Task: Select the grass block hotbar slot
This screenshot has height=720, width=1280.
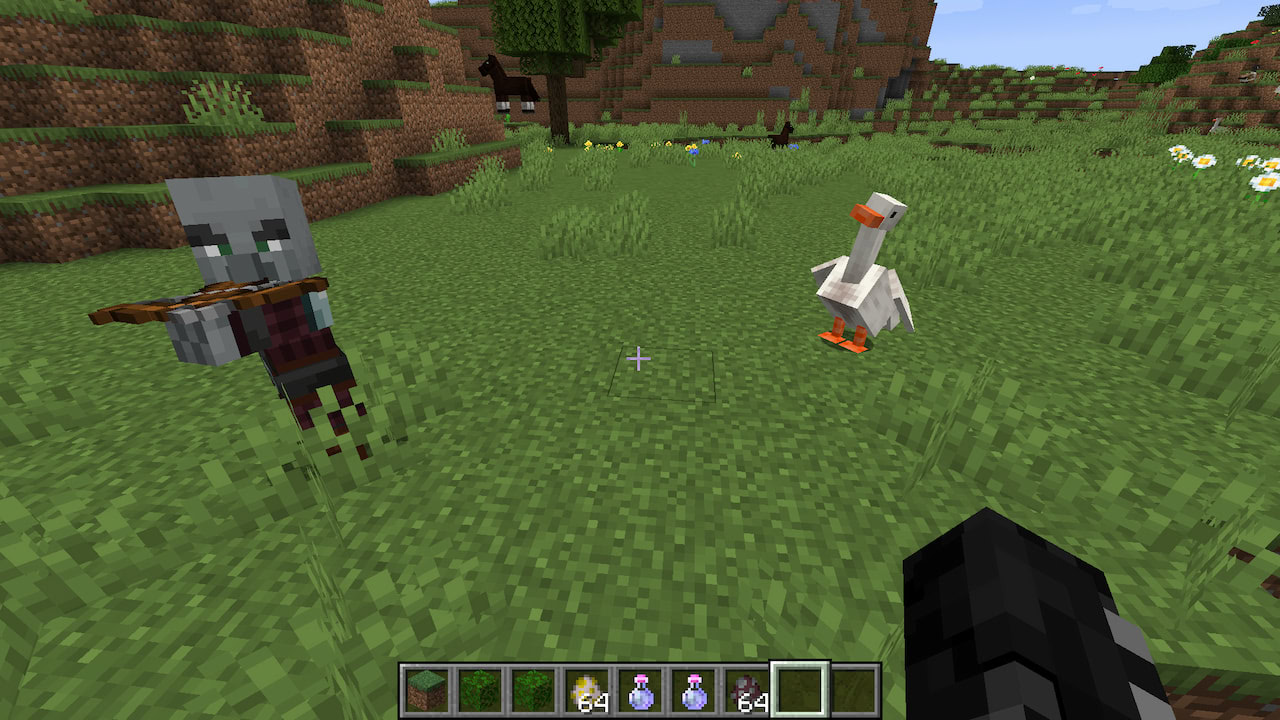Action: [x=426, y=689]
